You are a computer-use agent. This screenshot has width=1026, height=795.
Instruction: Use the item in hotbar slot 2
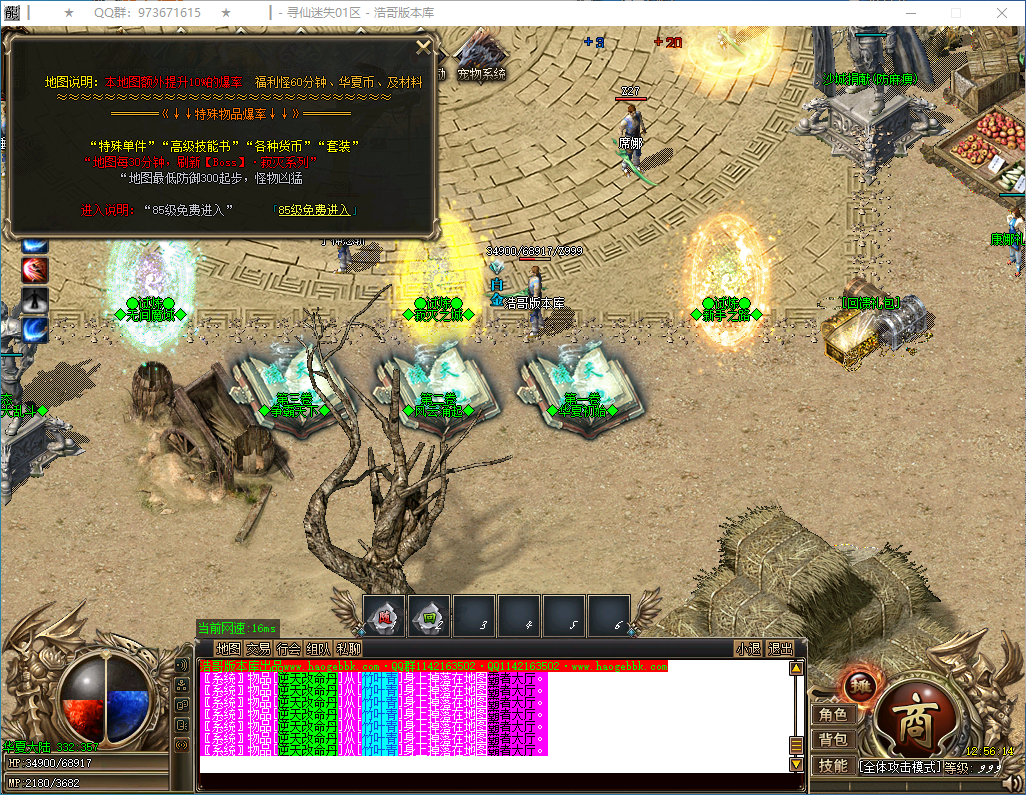[430, 616]
